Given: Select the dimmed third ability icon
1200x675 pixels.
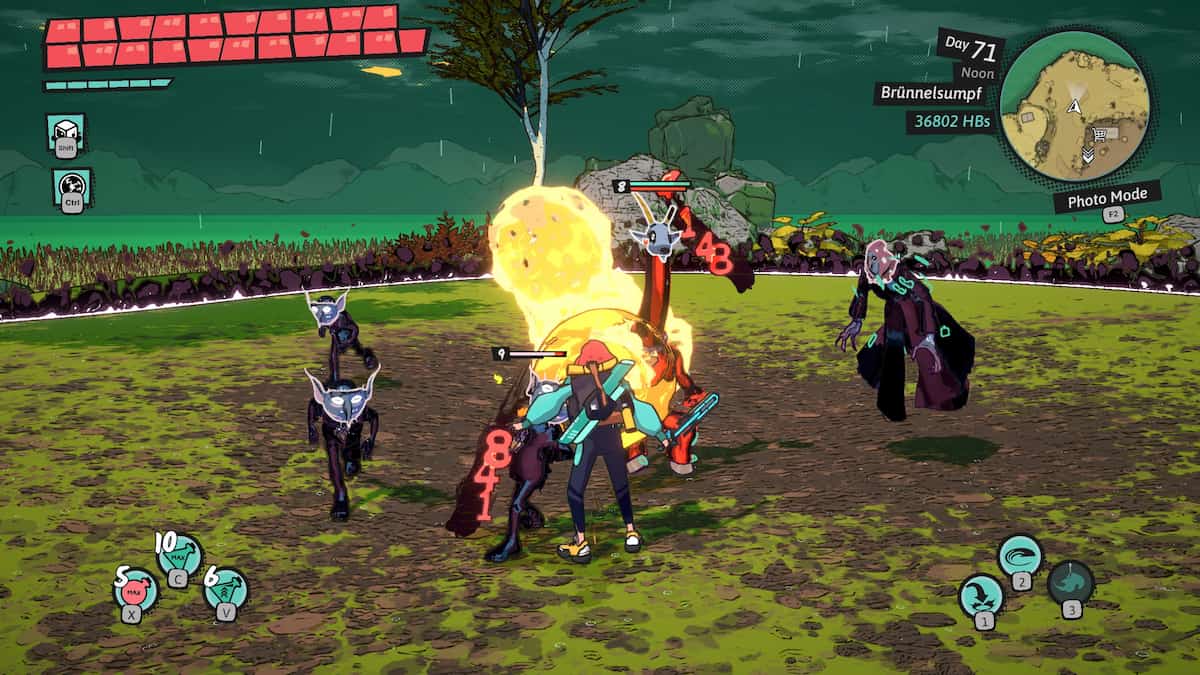Looking at the screenshot, I should coord(1070,582).
